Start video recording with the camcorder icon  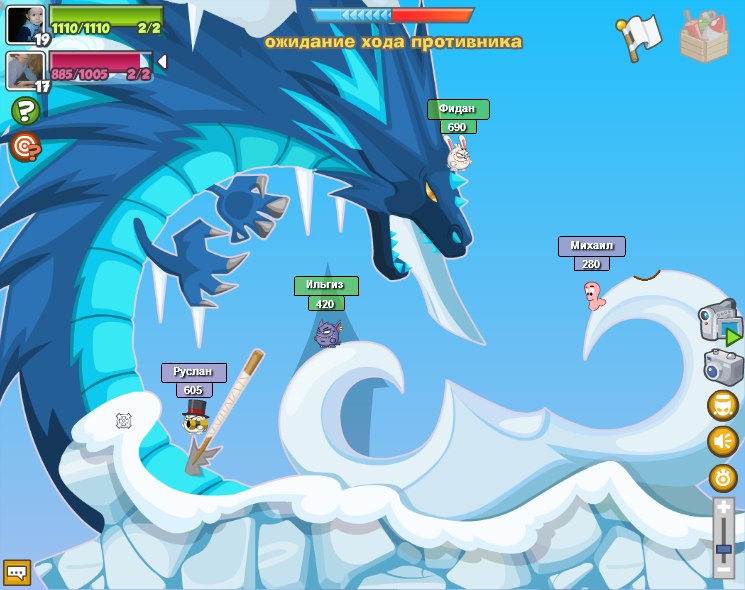point(720,324)
